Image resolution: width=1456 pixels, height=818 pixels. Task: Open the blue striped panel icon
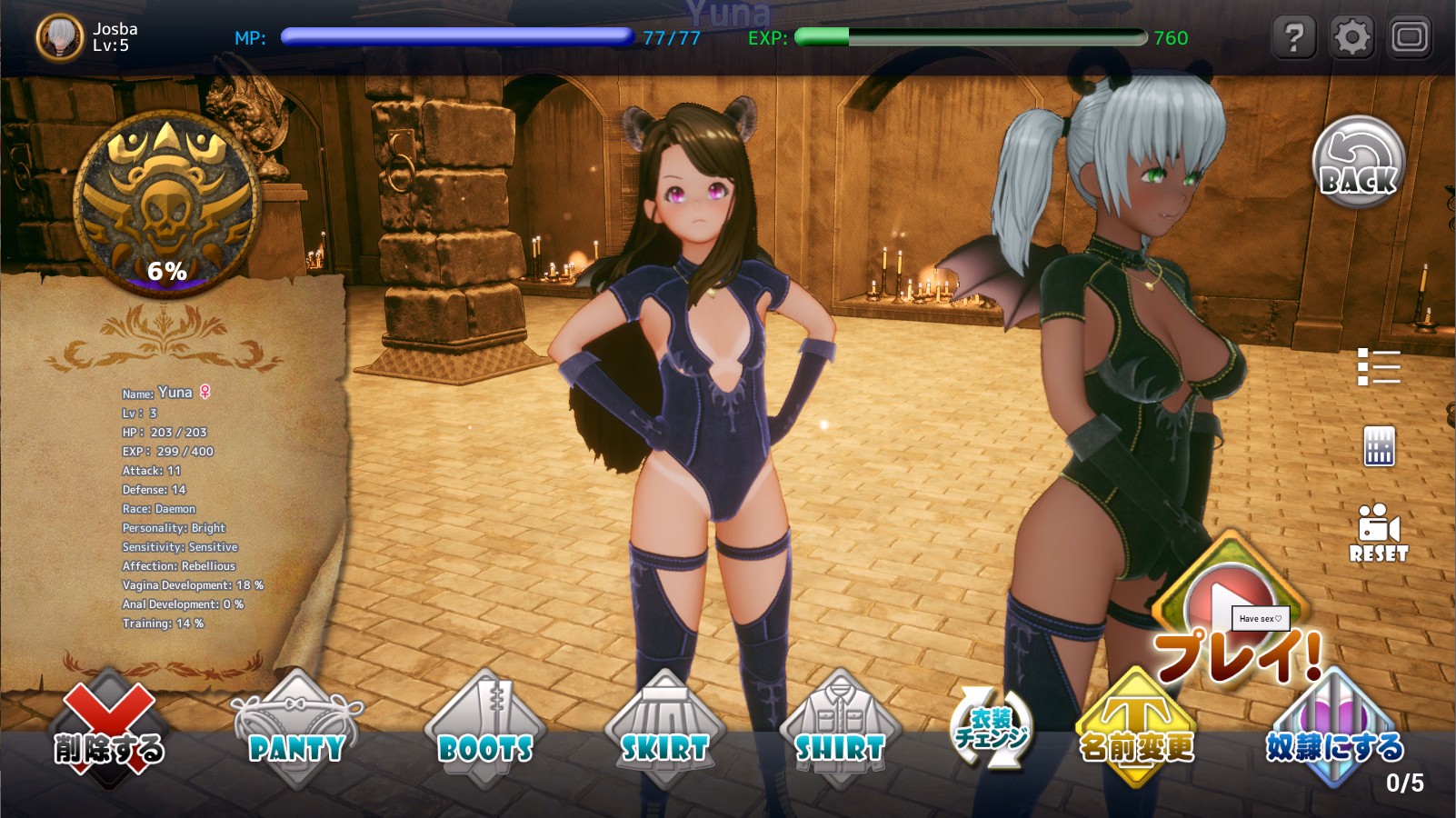[1379, 446]
